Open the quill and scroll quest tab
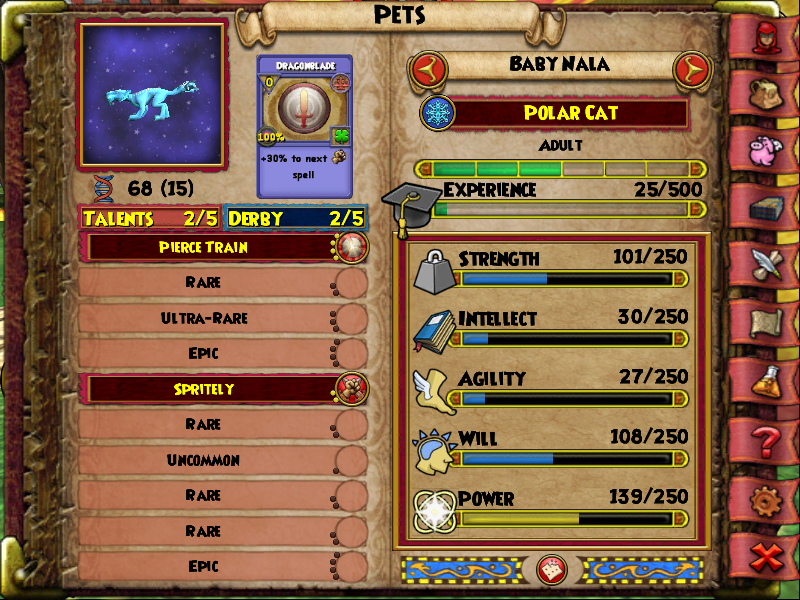This screenshot has height=600, width=800. 767,264
